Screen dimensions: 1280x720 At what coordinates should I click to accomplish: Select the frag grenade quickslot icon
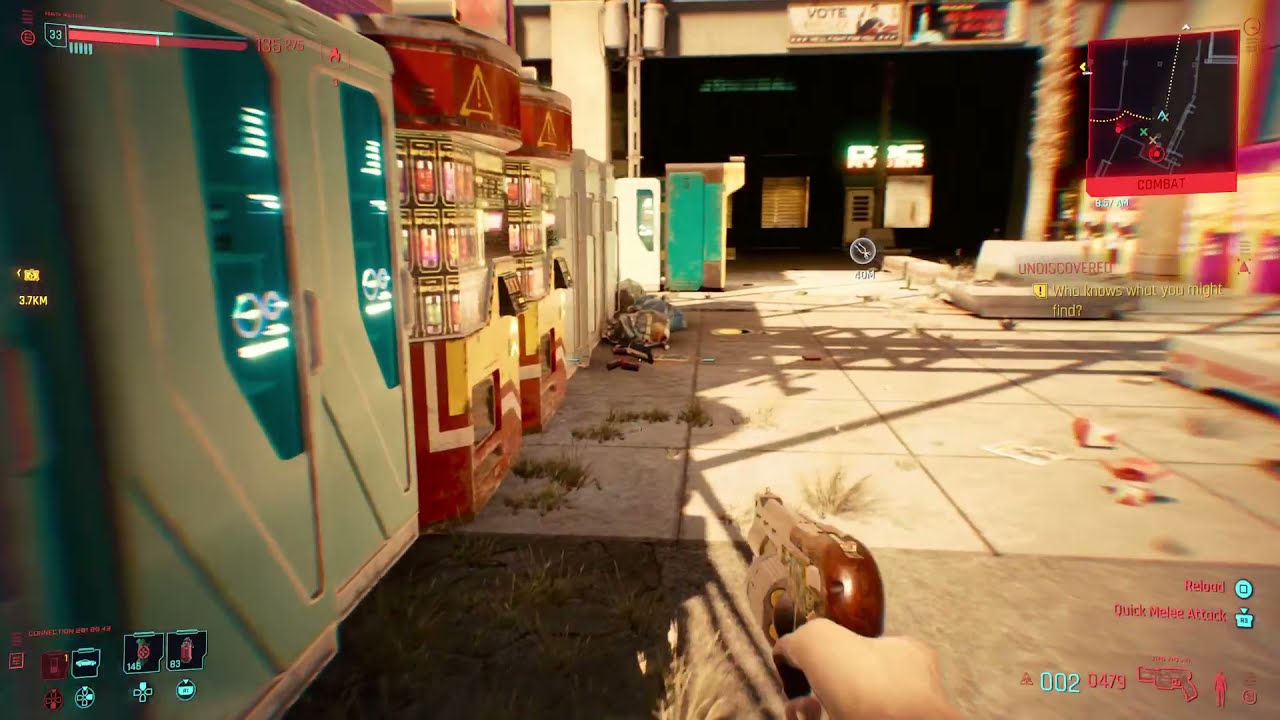[141, 653]
